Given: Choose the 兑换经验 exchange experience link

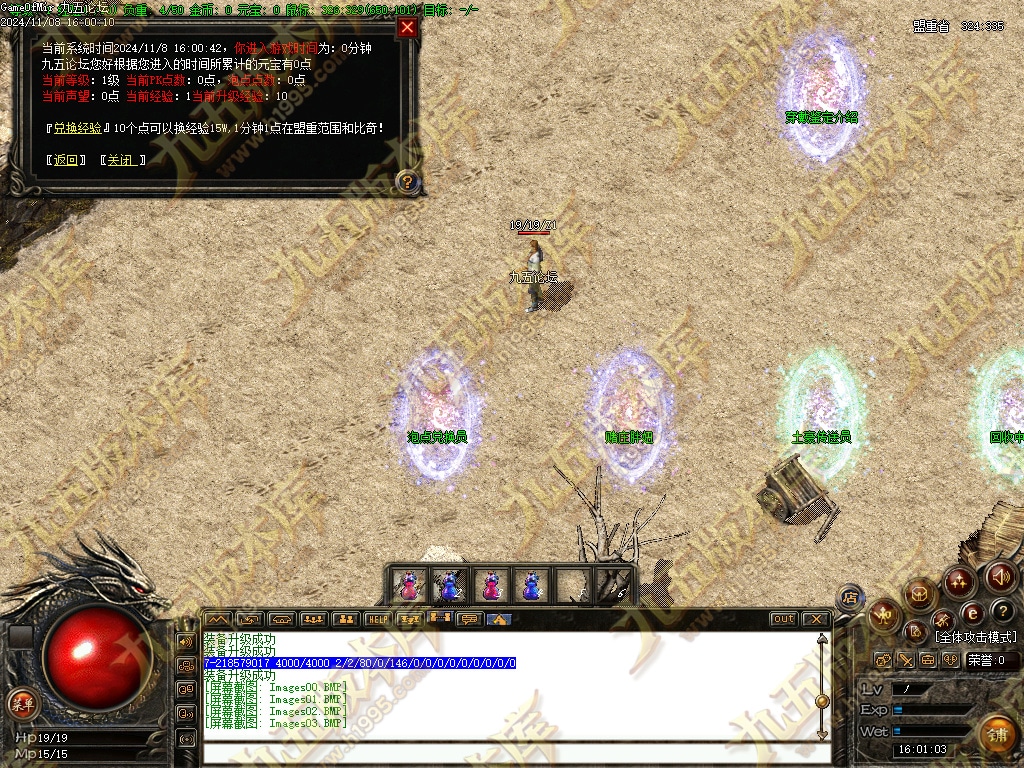Looking at the screenshot, I should pos(78,128).
